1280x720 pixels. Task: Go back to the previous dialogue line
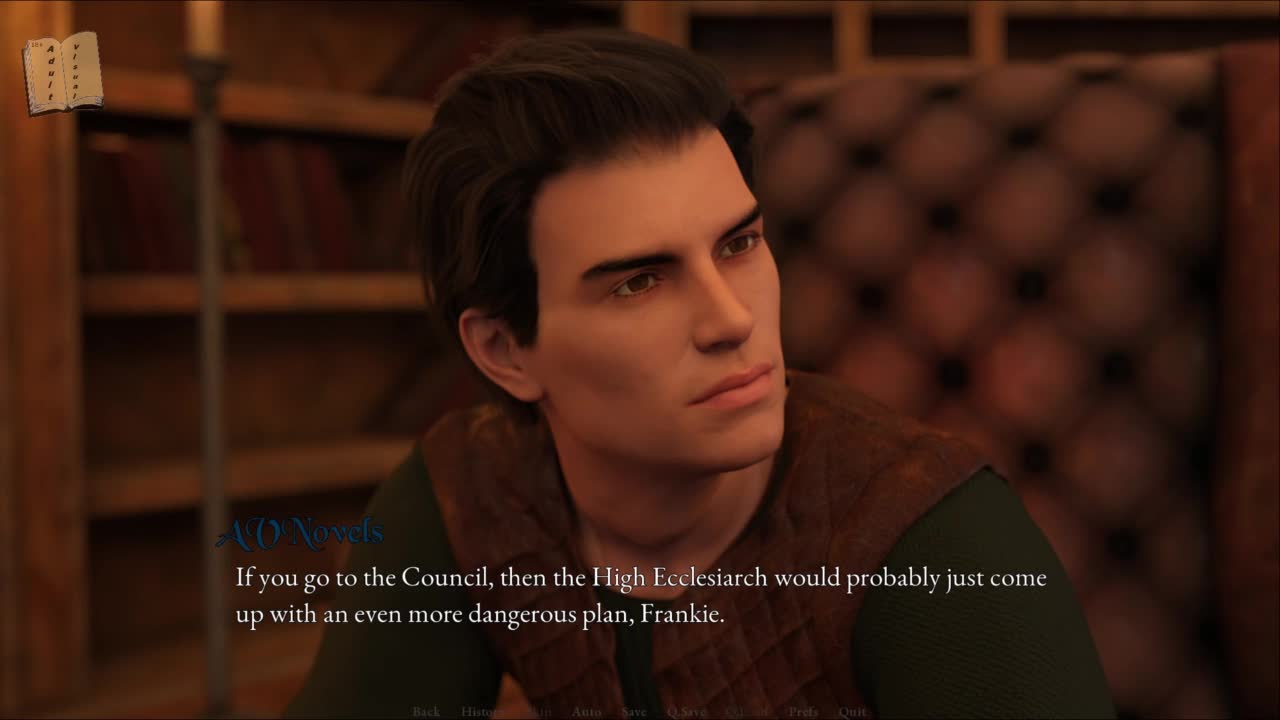426,712
